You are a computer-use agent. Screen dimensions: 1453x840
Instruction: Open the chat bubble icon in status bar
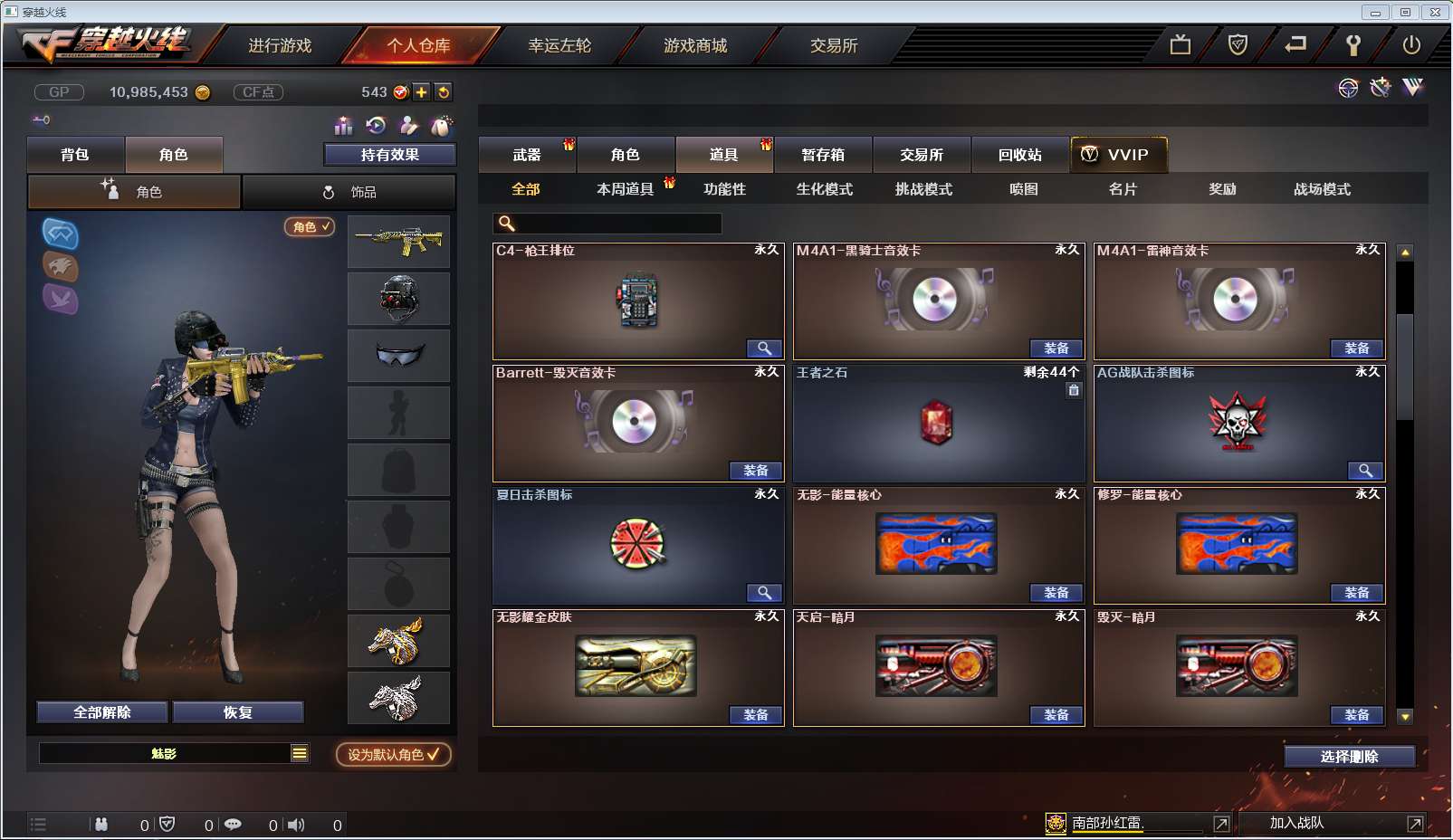click(x=234, y=825)
